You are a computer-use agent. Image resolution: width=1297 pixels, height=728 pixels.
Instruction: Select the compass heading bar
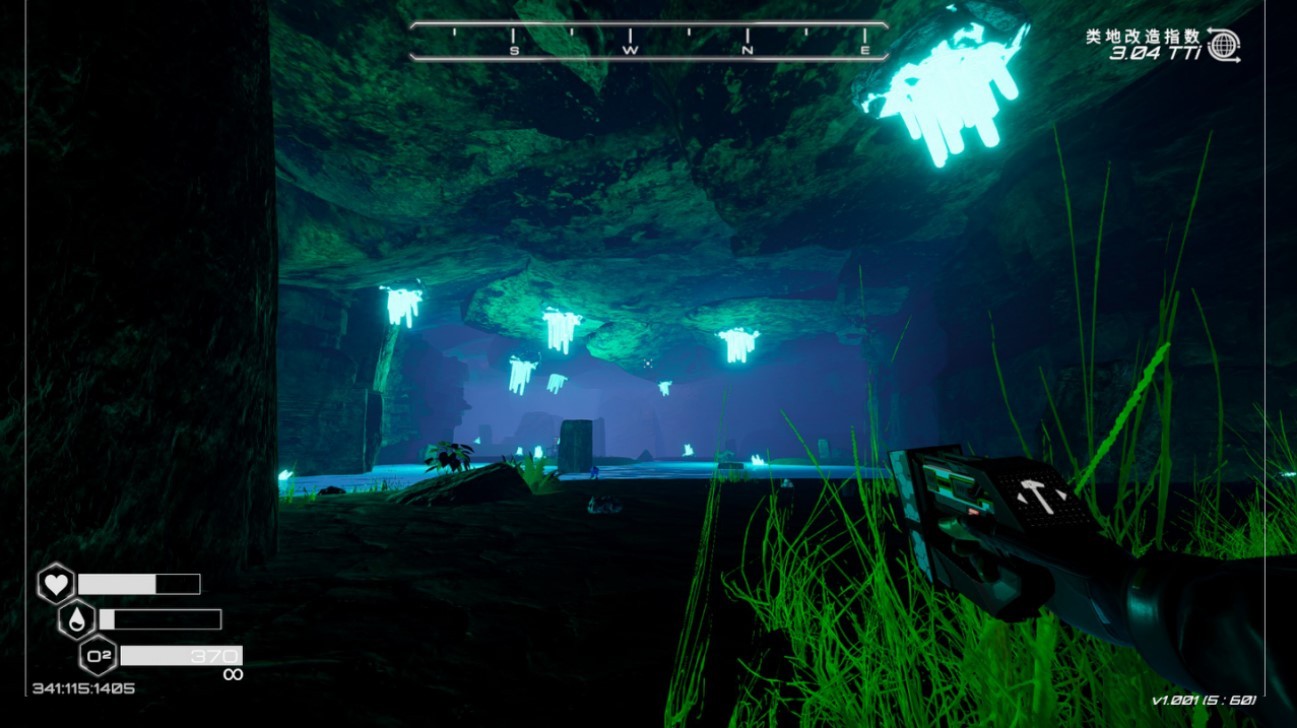[x=649, y=41]
